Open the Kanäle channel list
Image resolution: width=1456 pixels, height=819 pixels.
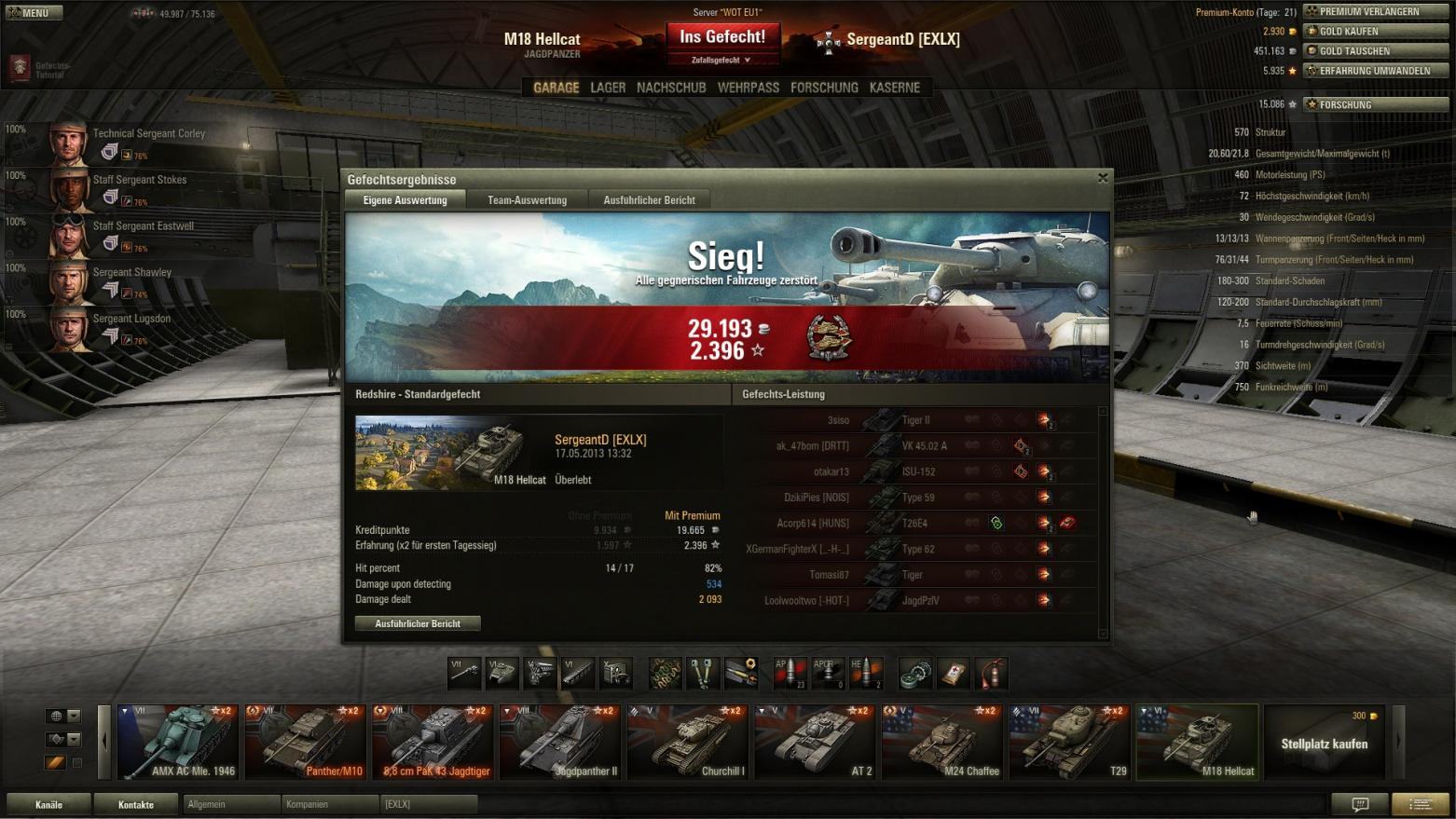coord(48,804)
